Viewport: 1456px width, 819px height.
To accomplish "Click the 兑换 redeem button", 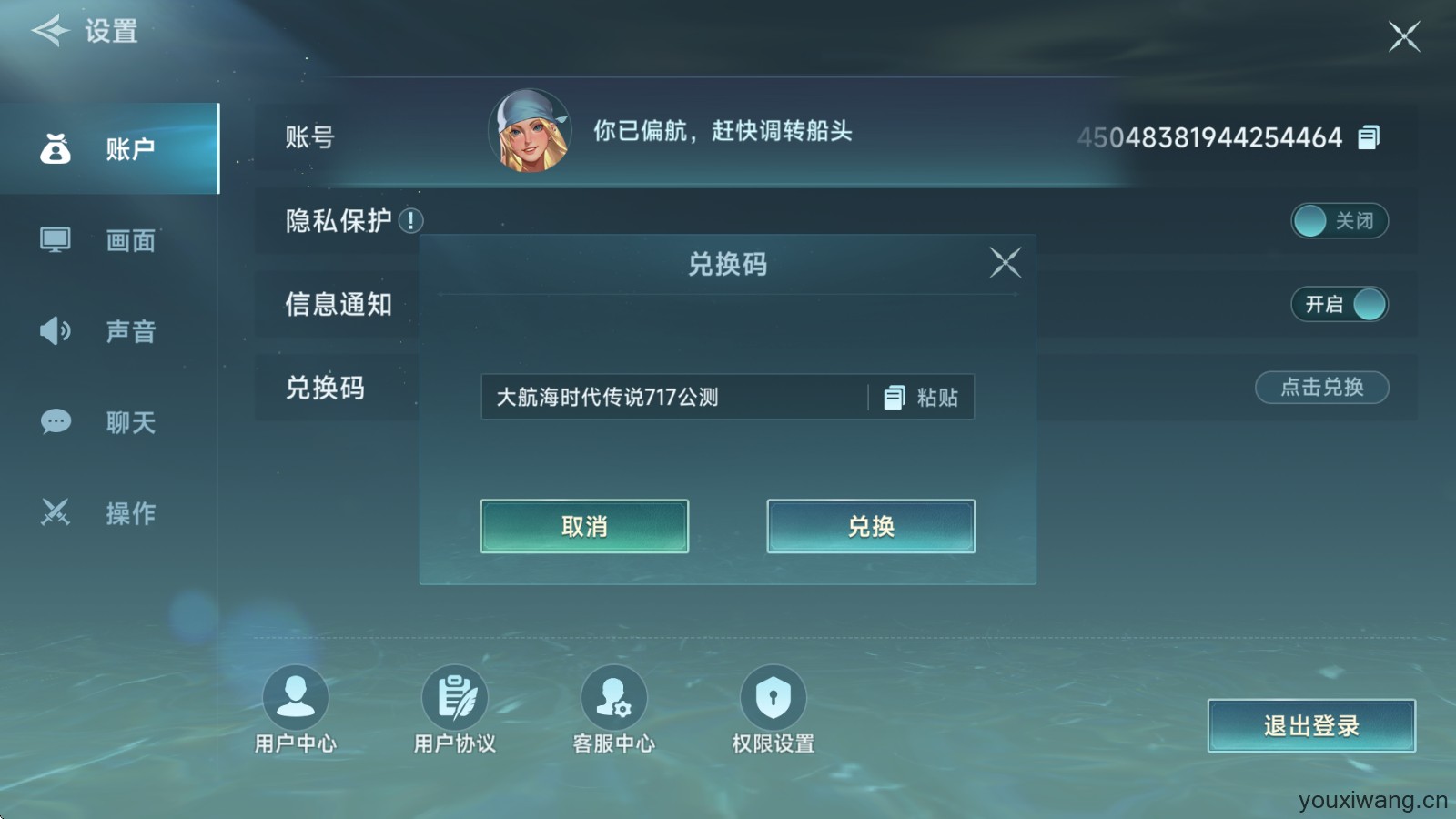I will 870,526.
